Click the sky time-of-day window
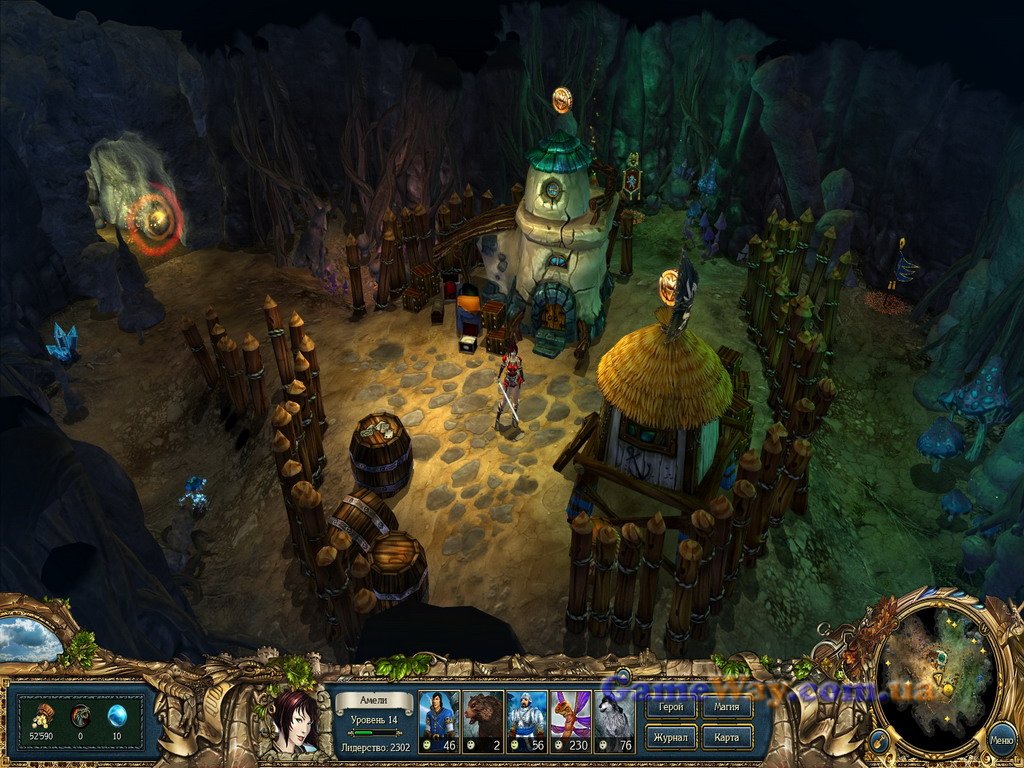1024x768 pixels. pyautogui.click(x=30, y=639)
